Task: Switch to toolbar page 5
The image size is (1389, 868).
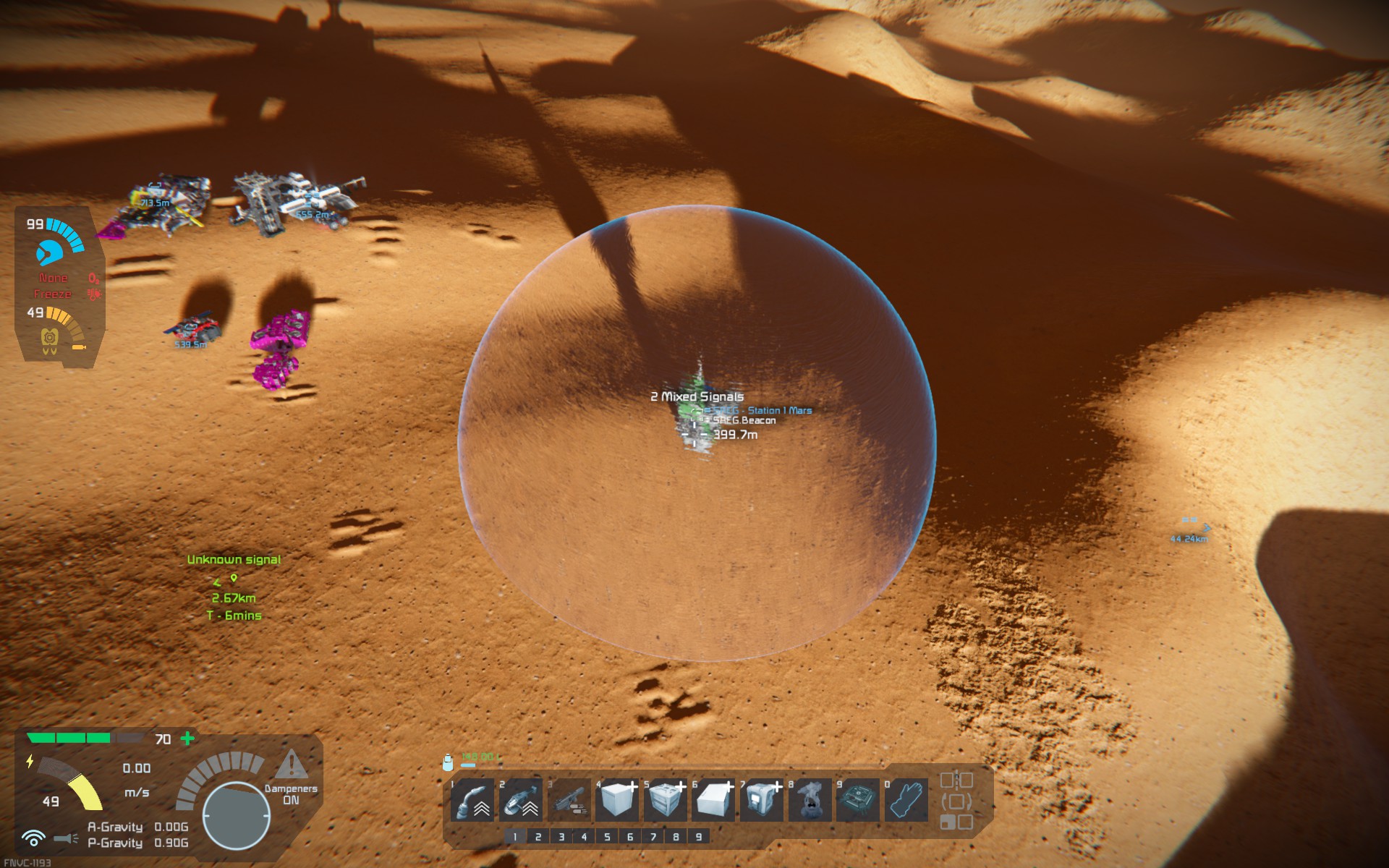Action: (607, 837)
